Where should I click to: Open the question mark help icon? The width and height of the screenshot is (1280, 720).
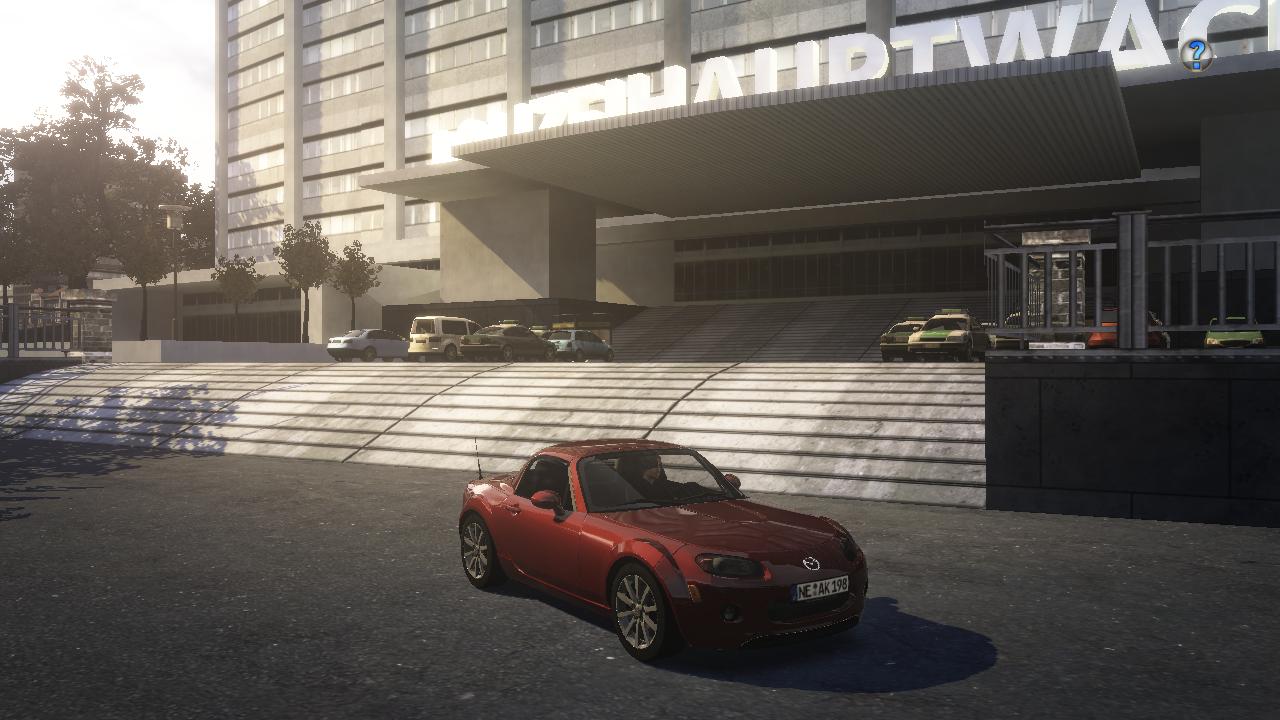click(x=1195, y=54)
